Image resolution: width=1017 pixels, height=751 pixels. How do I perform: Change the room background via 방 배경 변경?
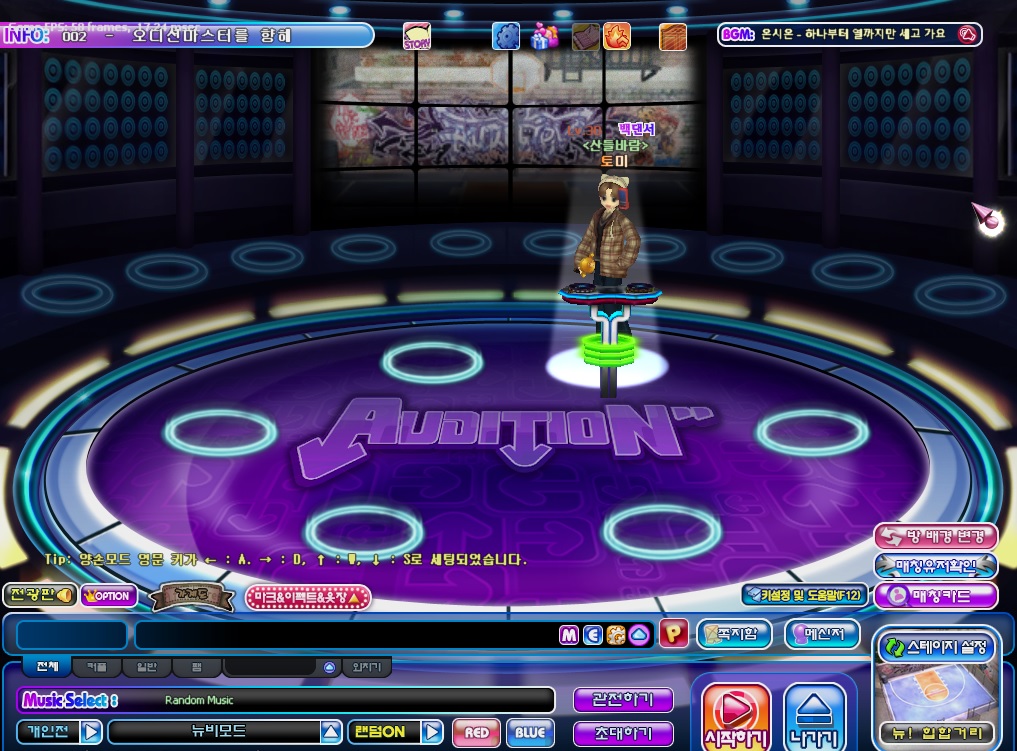coord(936,536)
